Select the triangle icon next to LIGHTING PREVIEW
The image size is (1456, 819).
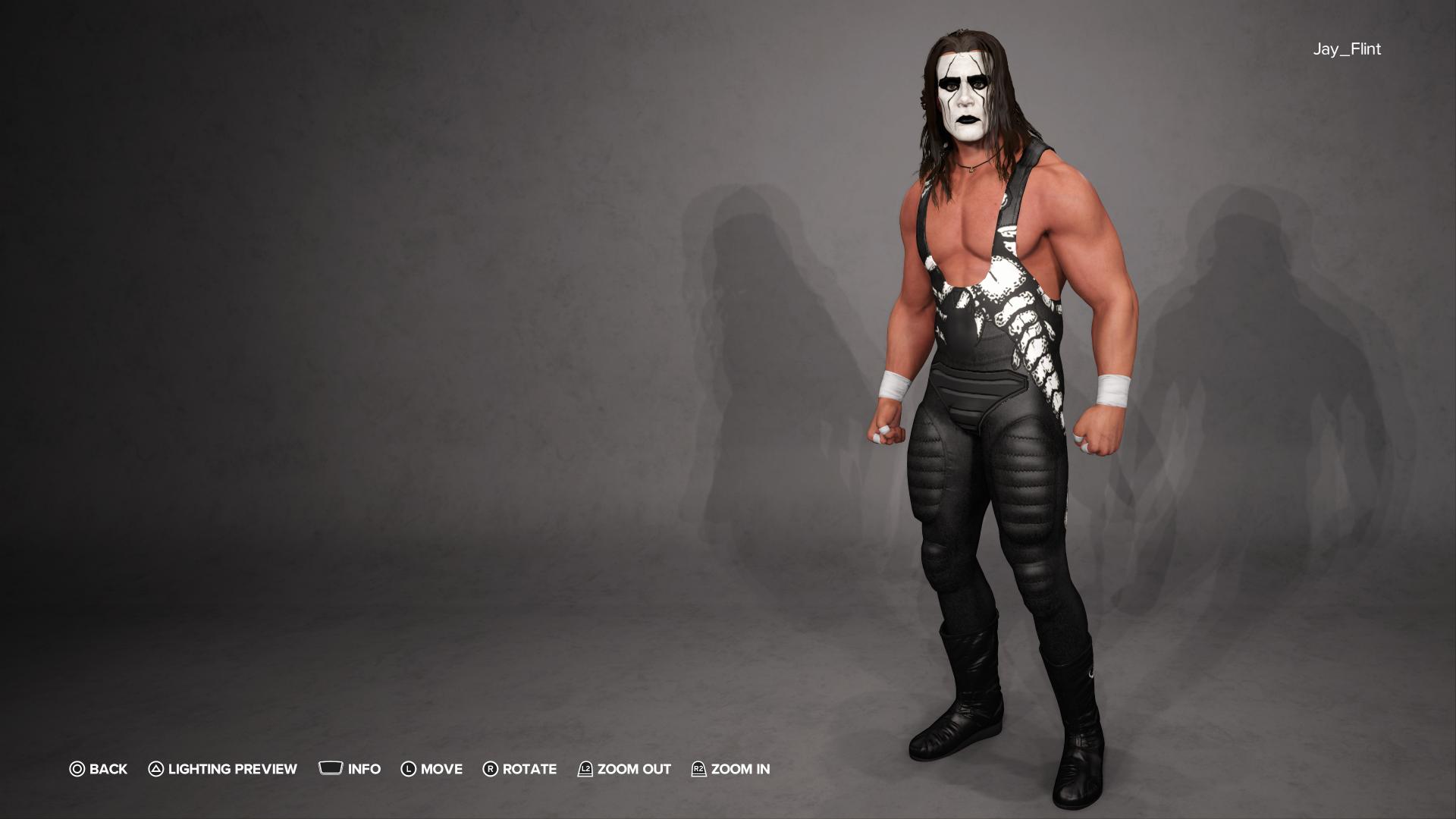(155, 769)
